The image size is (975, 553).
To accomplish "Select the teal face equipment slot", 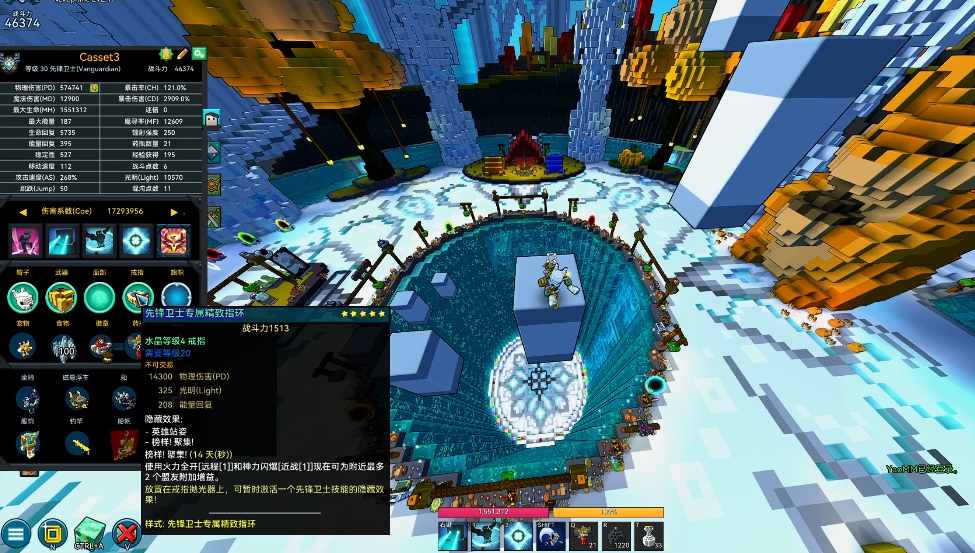I will coord(99,297).
